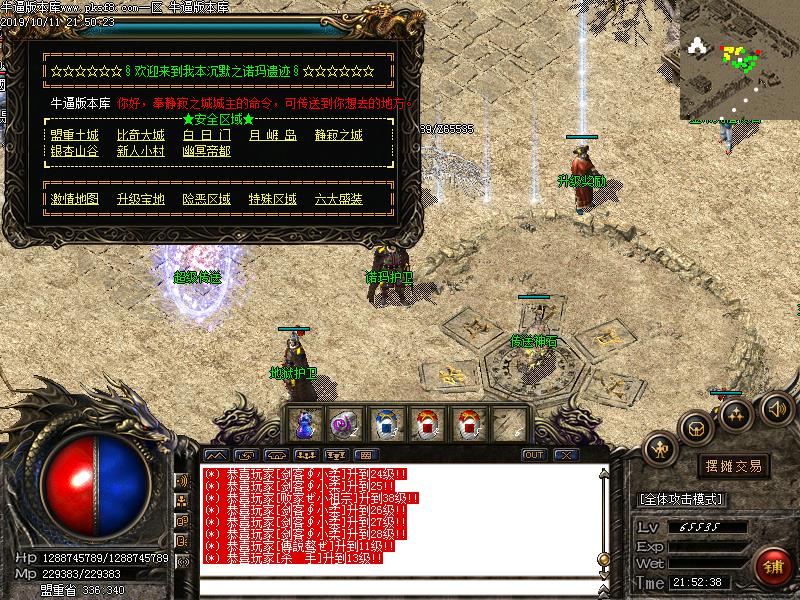The height and width of the screenshot is (600, 800).
Task: Open the 激情地图 option
Action: pyautogui.click(x=75, y=199)
